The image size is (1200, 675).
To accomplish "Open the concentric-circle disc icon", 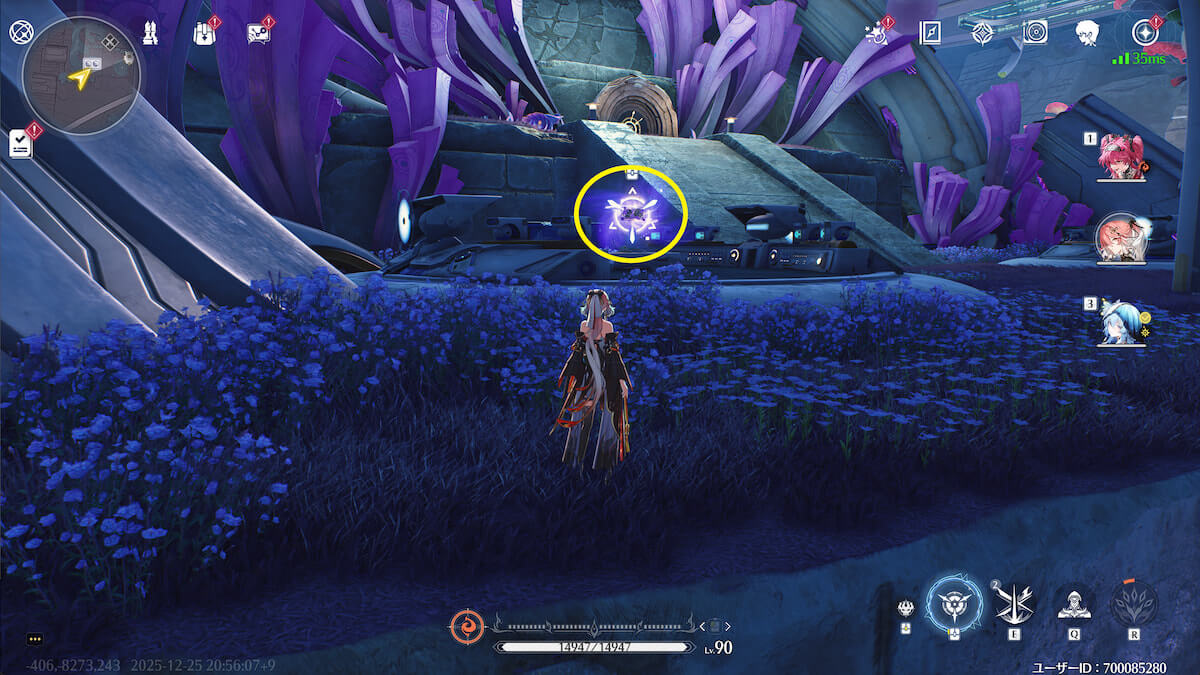I will (1035, 33).
